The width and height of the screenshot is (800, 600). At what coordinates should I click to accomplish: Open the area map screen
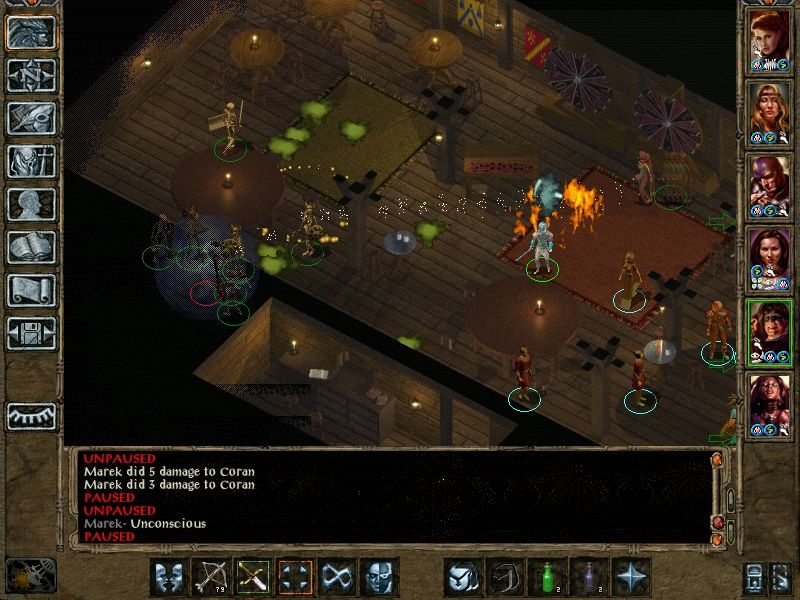tap(31, 76)
